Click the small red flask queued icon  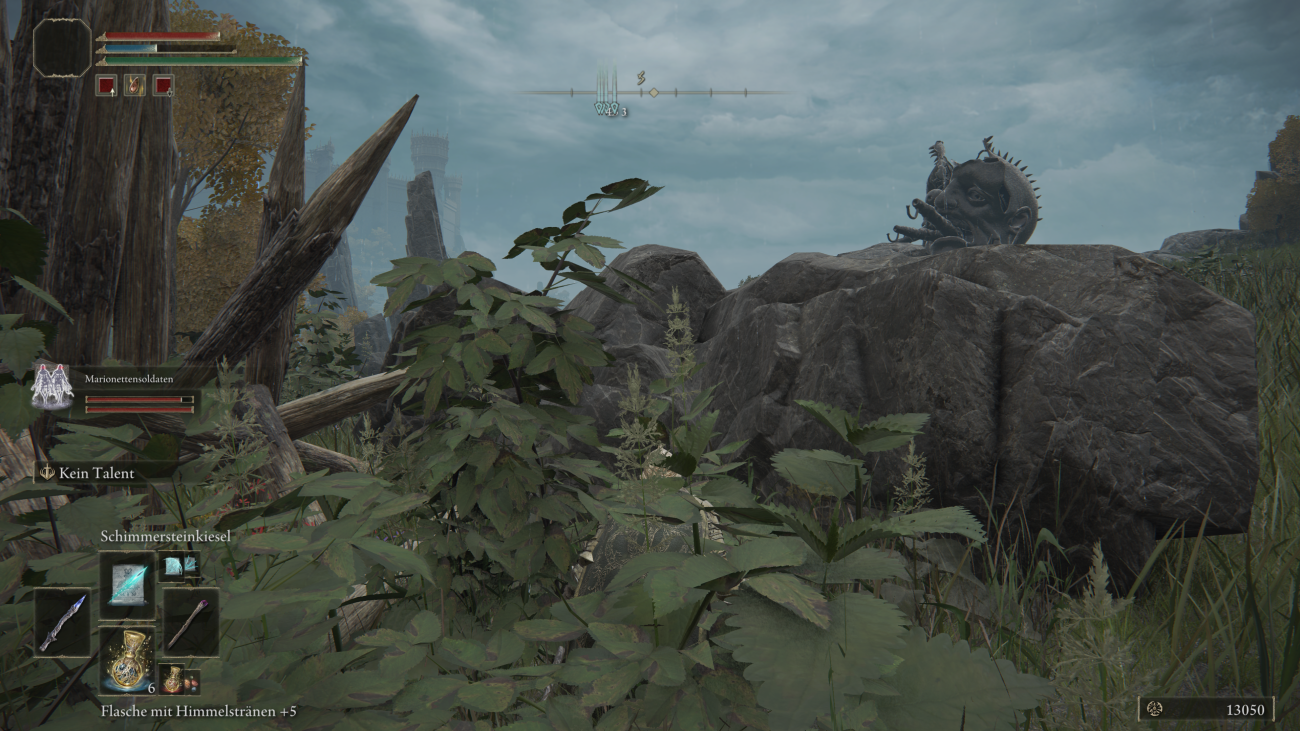pos(172,680)
